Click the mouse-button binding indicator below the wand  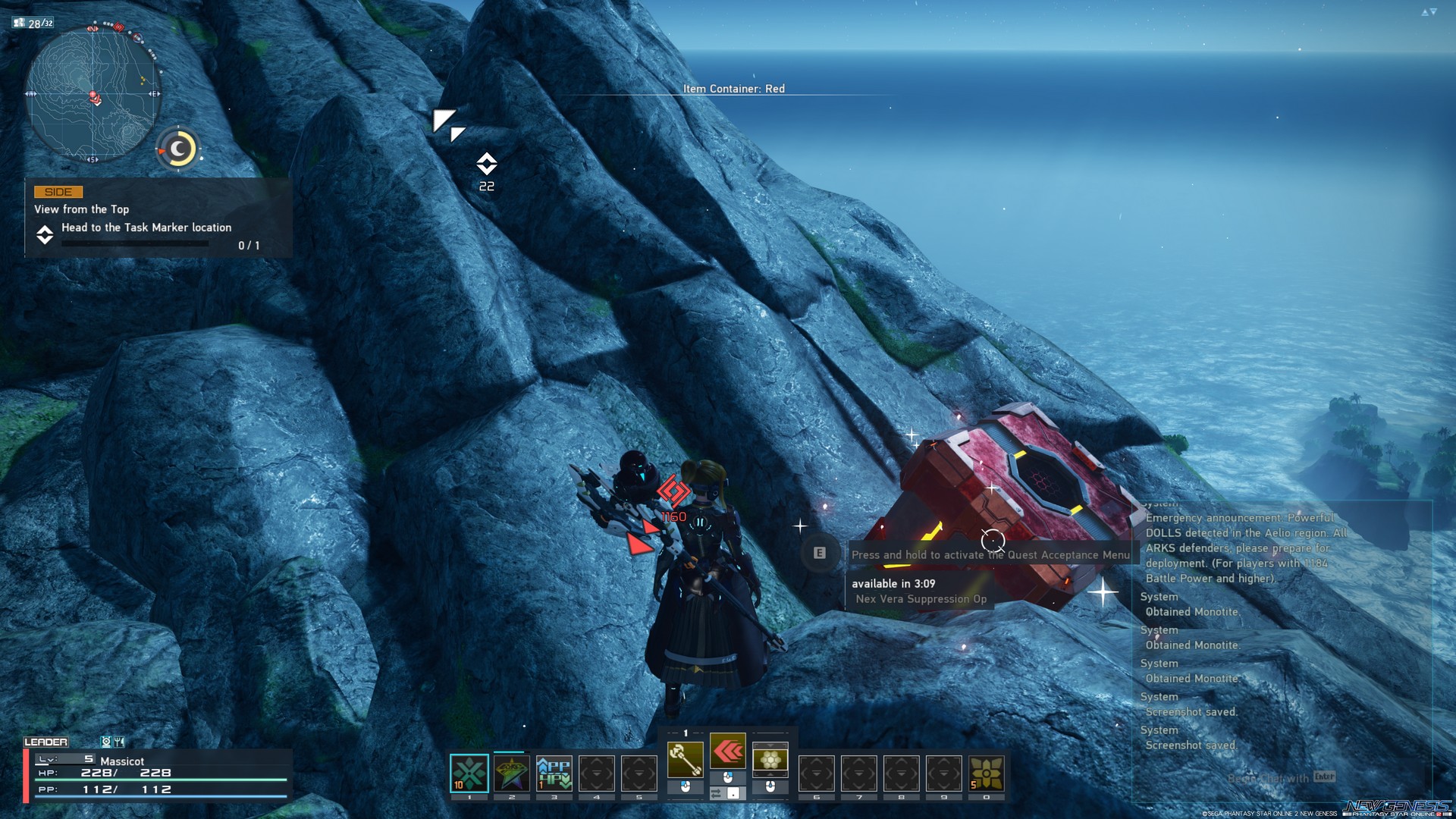685,788
